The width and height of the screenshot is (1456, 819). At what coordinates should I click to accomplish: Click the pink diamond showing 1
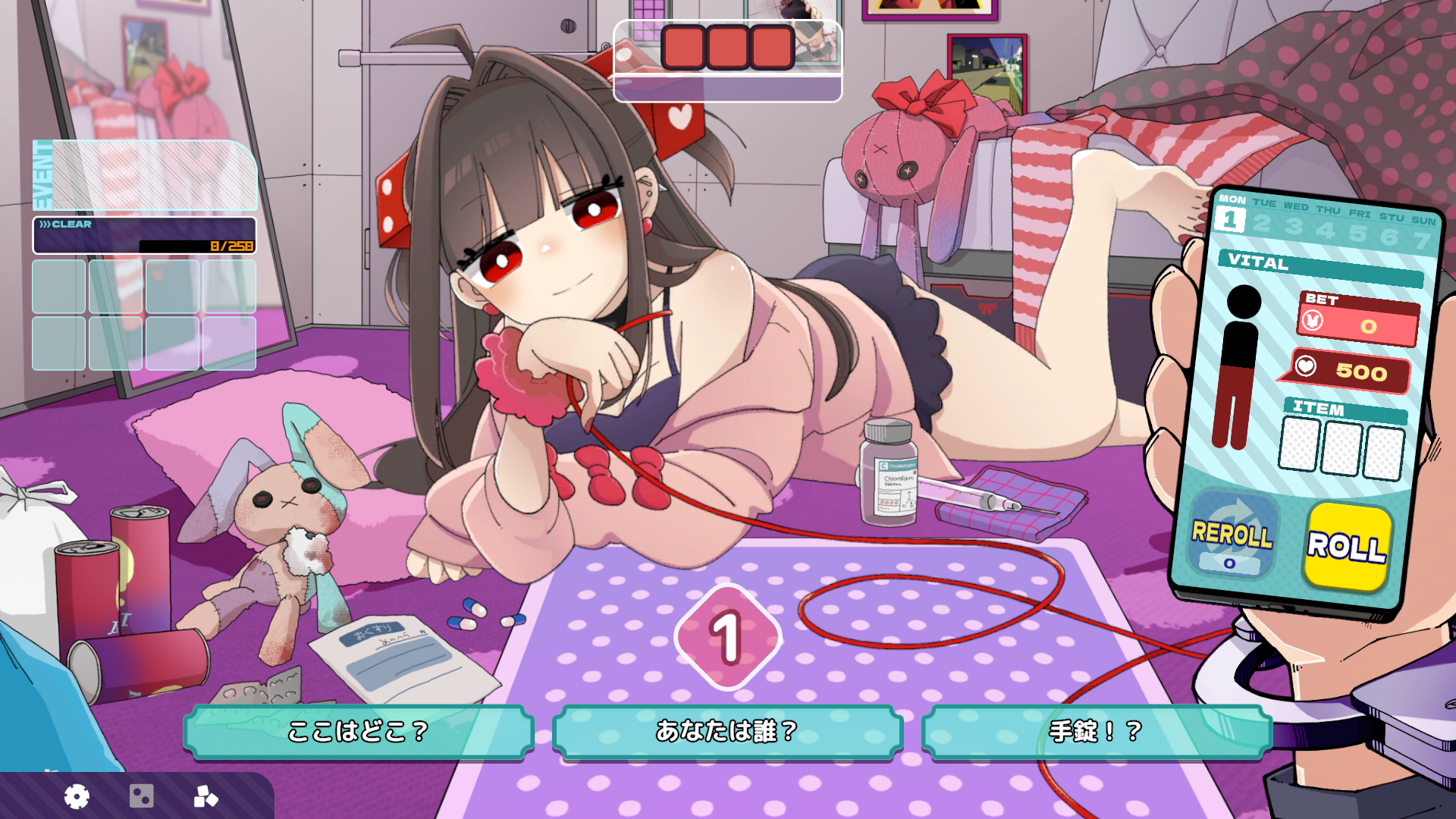coord(726,637)
